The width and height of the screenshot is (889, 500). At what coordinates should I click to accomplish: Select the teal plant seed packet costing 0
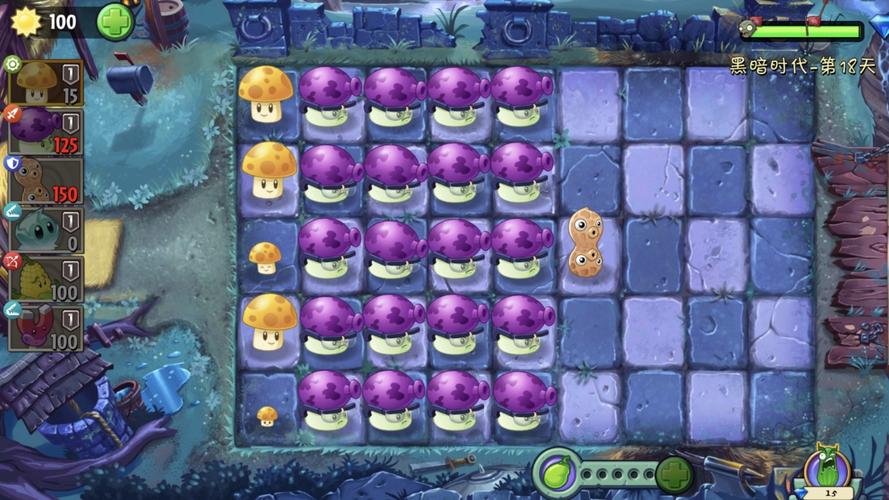tap(46, 229)
